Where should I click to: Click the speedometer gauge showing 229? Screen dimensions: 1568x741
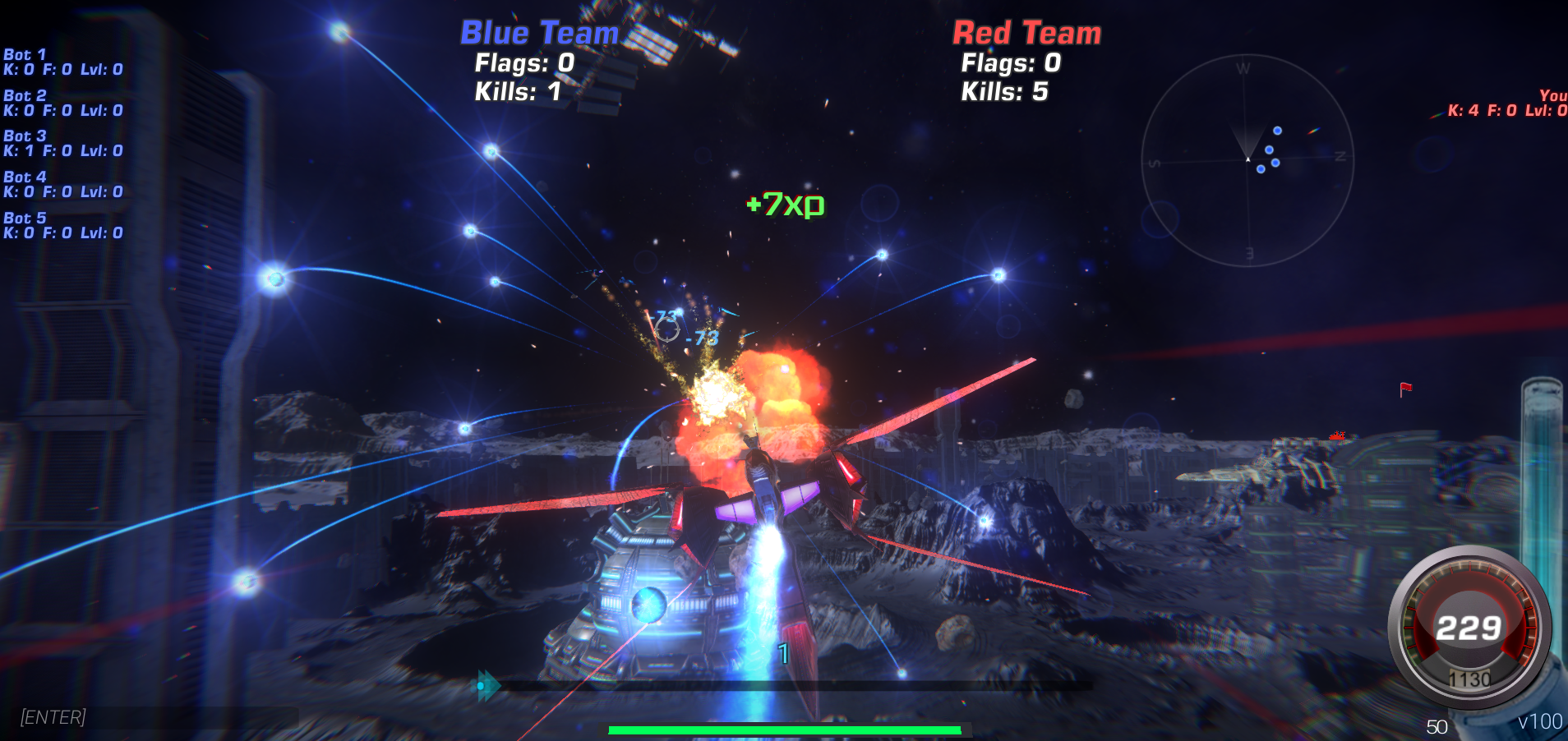pos(1470,627)
